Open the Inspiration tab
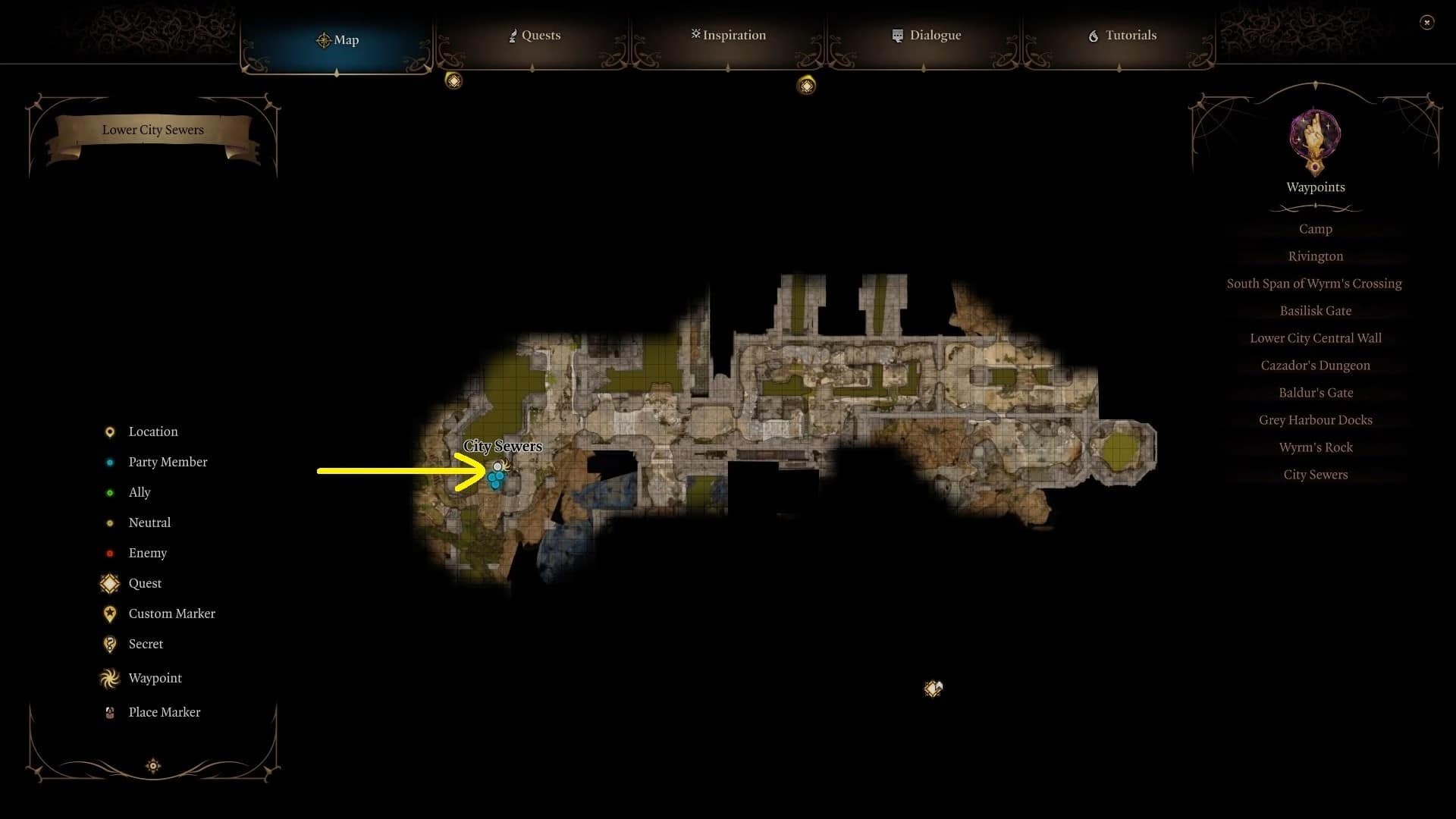The image size is (1456, 819). [728, 36]
